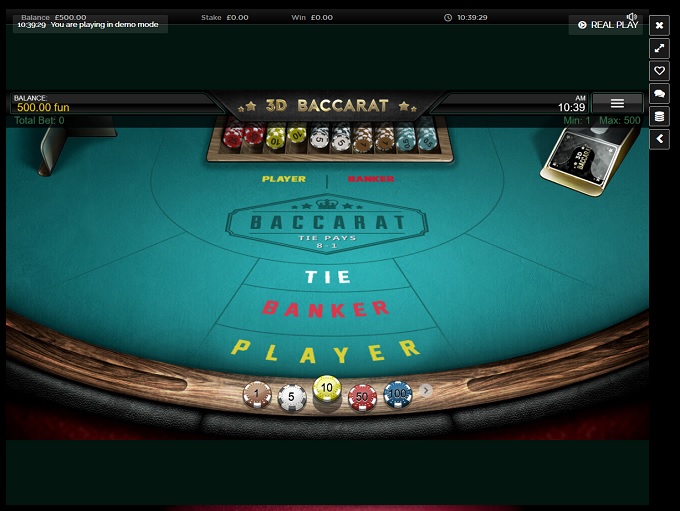This screenshot has width=680, height=511.
Task: Expand the game to fullscreen
Action: 659,48
